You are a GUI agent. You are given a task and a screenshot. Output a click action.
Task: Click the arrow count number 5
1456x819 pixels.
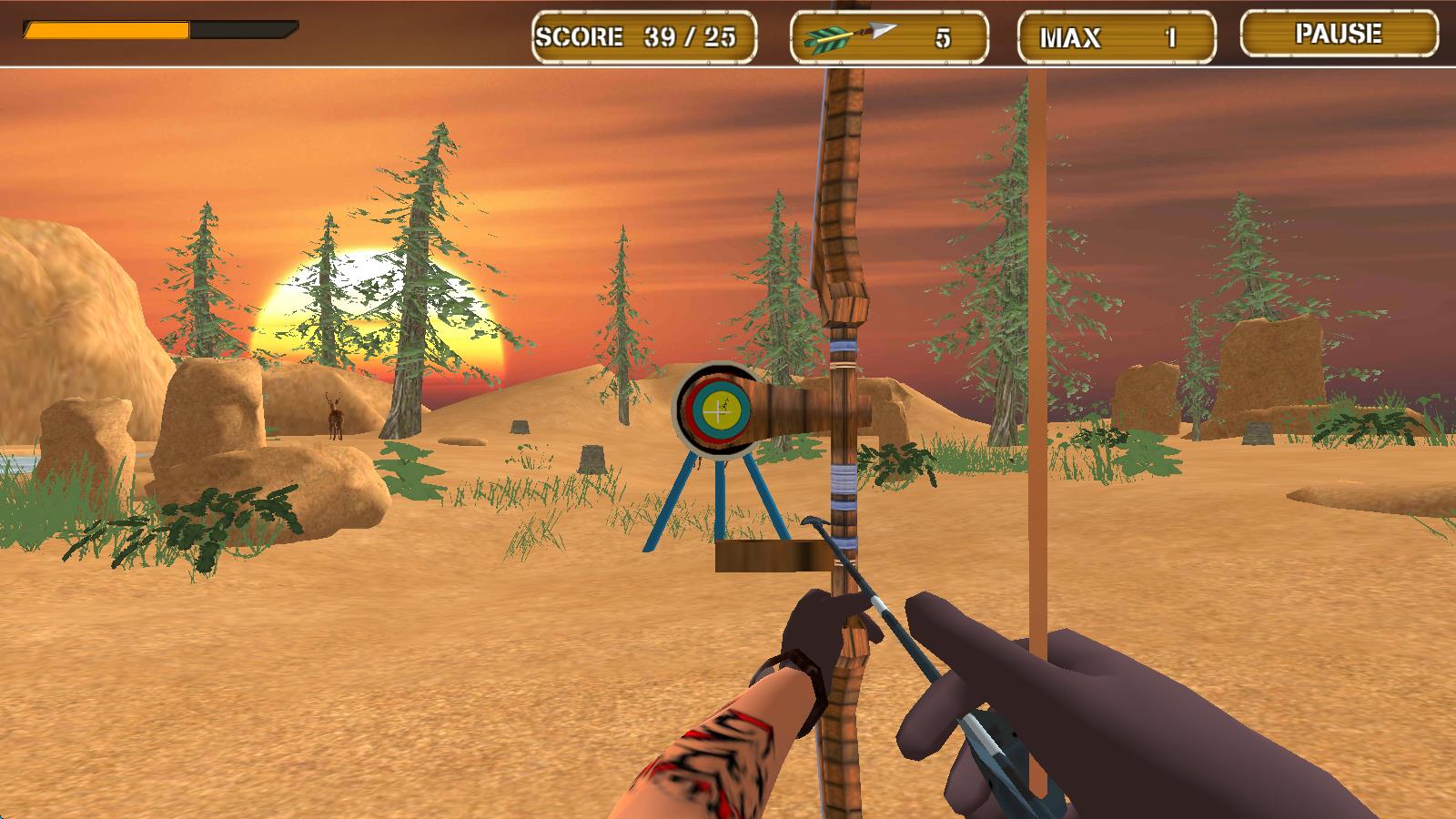pyautogui.click(x=944, y=36)
